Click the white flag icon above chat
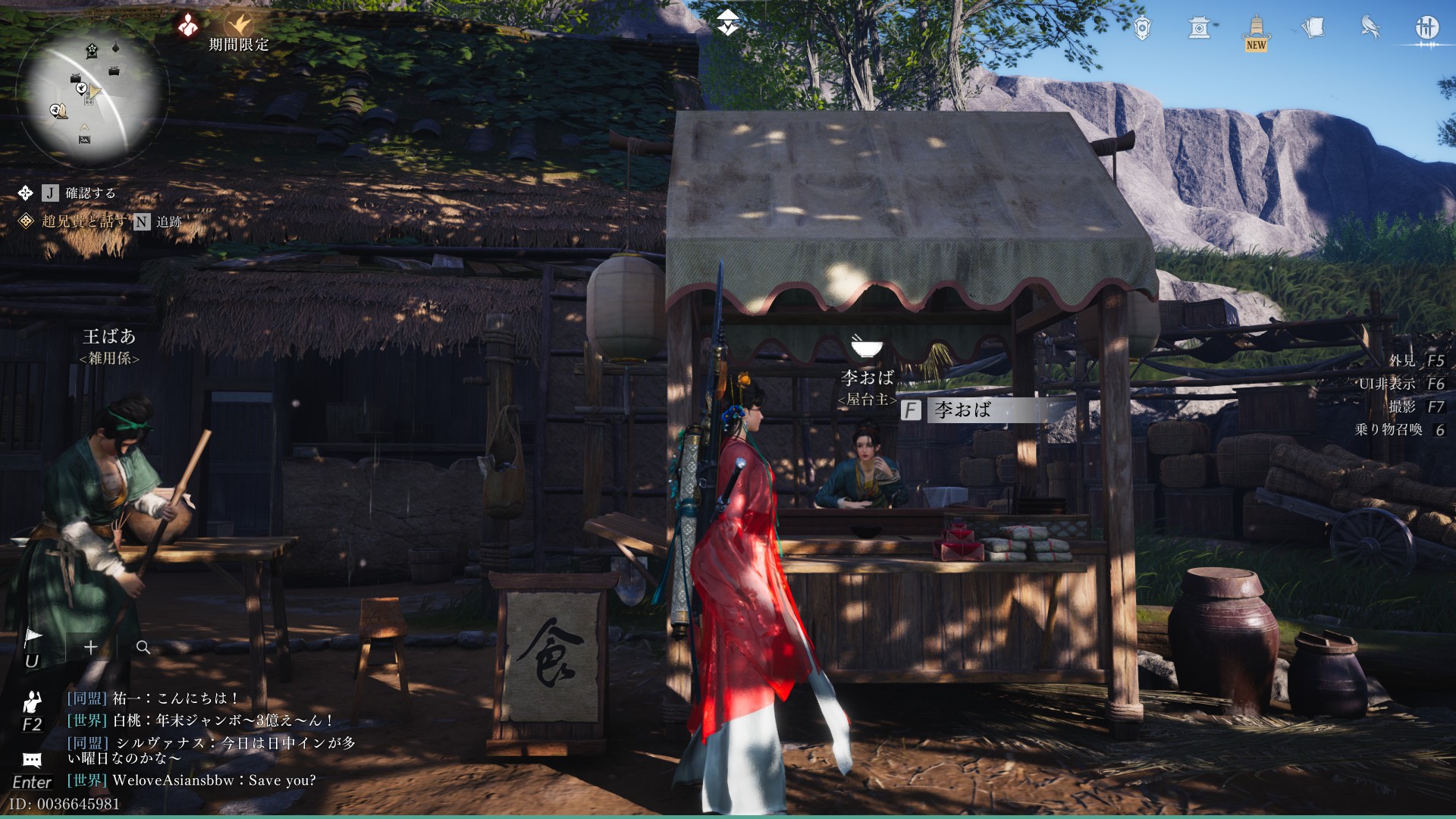This screenshot has height=819, width=1456. [33, 637]
